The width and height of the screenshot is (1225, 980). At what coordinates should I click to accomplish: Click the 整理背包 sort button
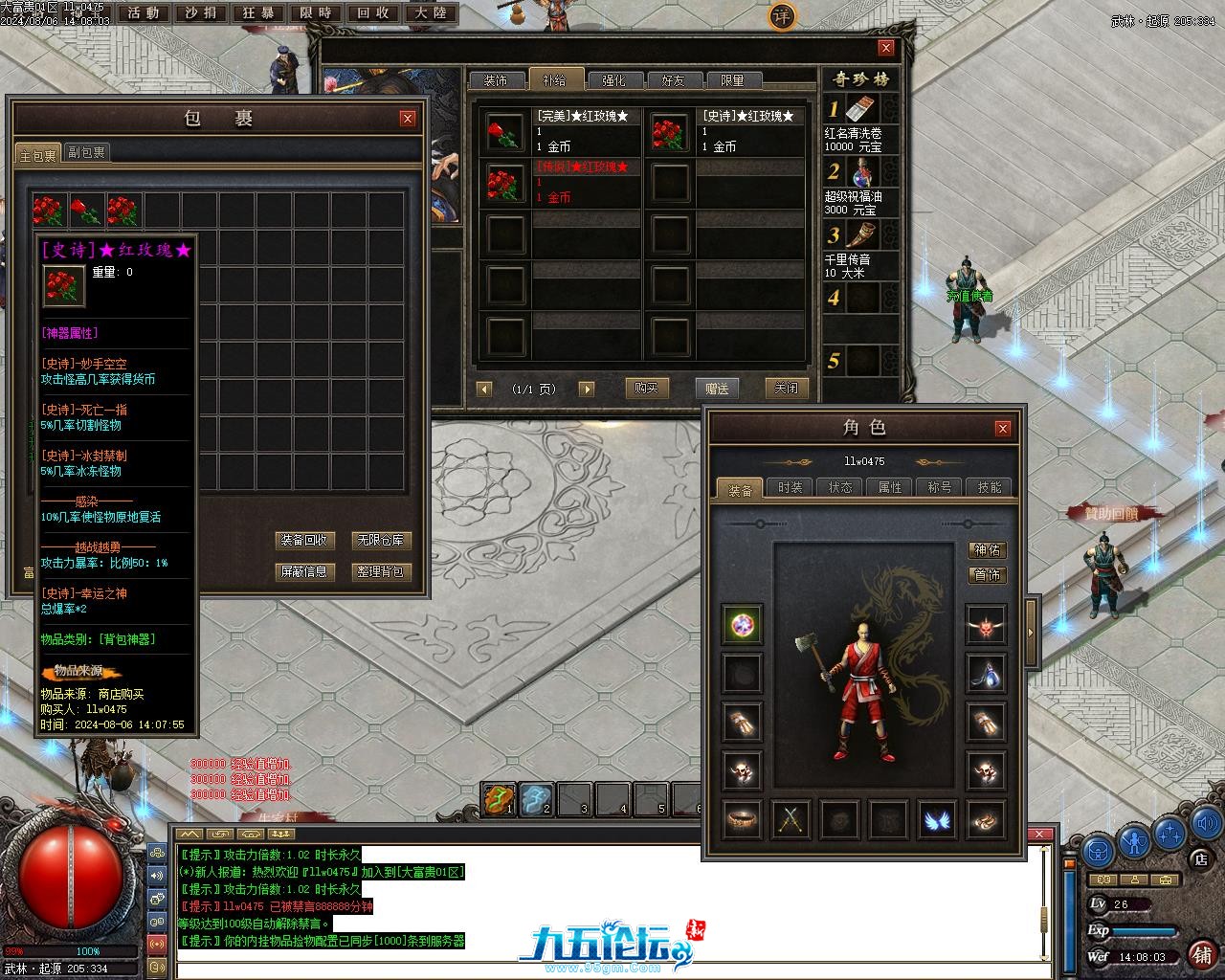coord(380,571)
